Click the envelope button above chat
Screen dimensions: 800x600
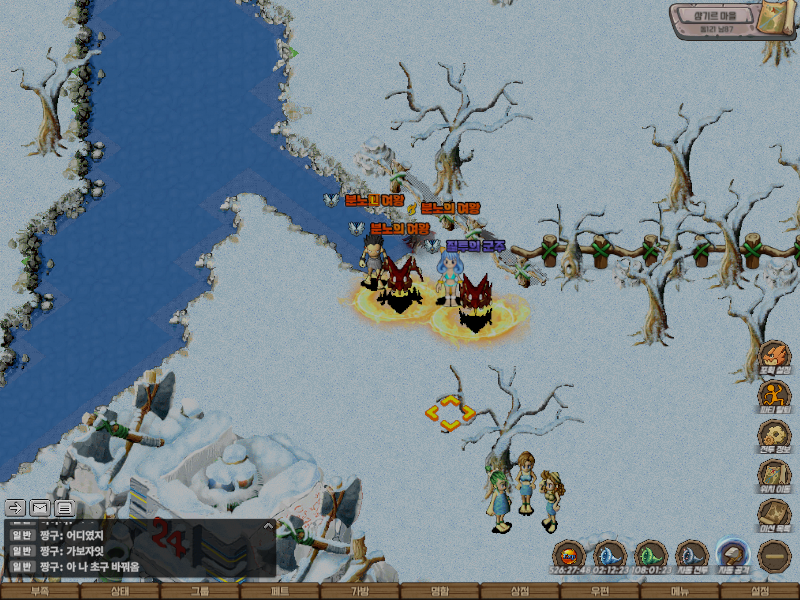tap(40, 507)
